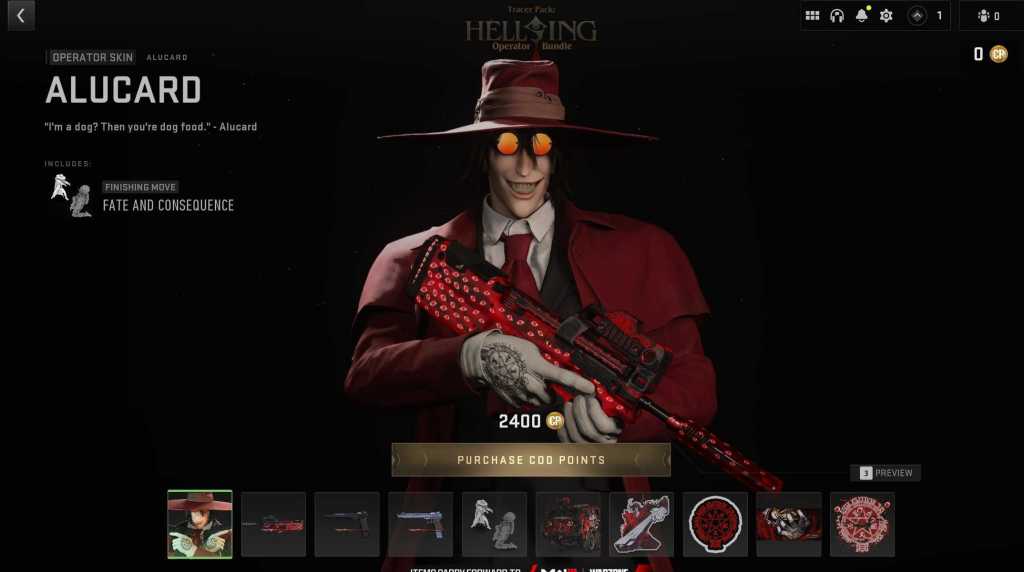Open the grid menu icon

813,16
